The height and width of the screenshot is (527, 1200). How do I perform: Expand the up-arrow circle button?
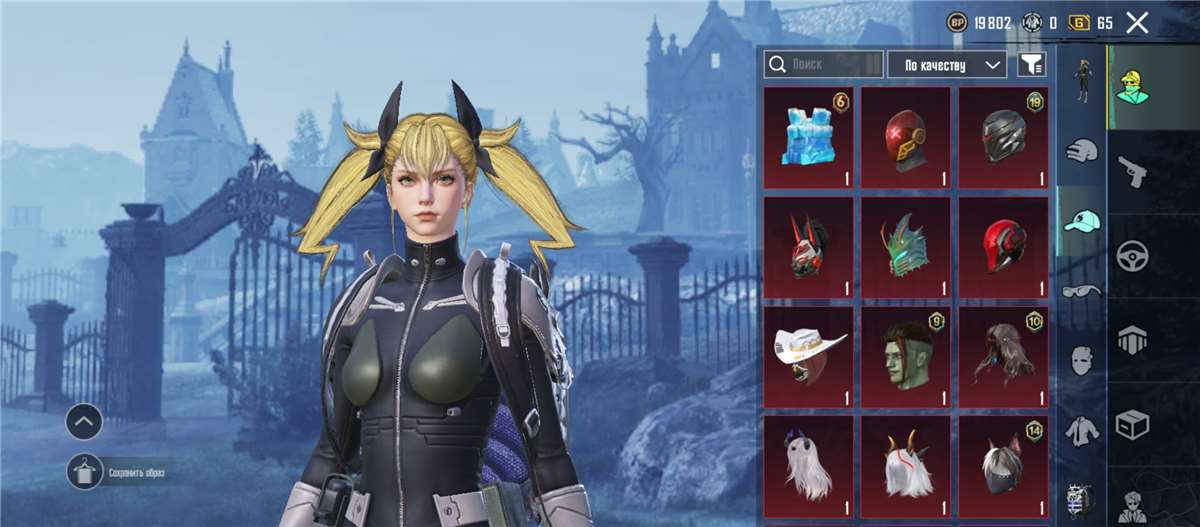[84, 422]
